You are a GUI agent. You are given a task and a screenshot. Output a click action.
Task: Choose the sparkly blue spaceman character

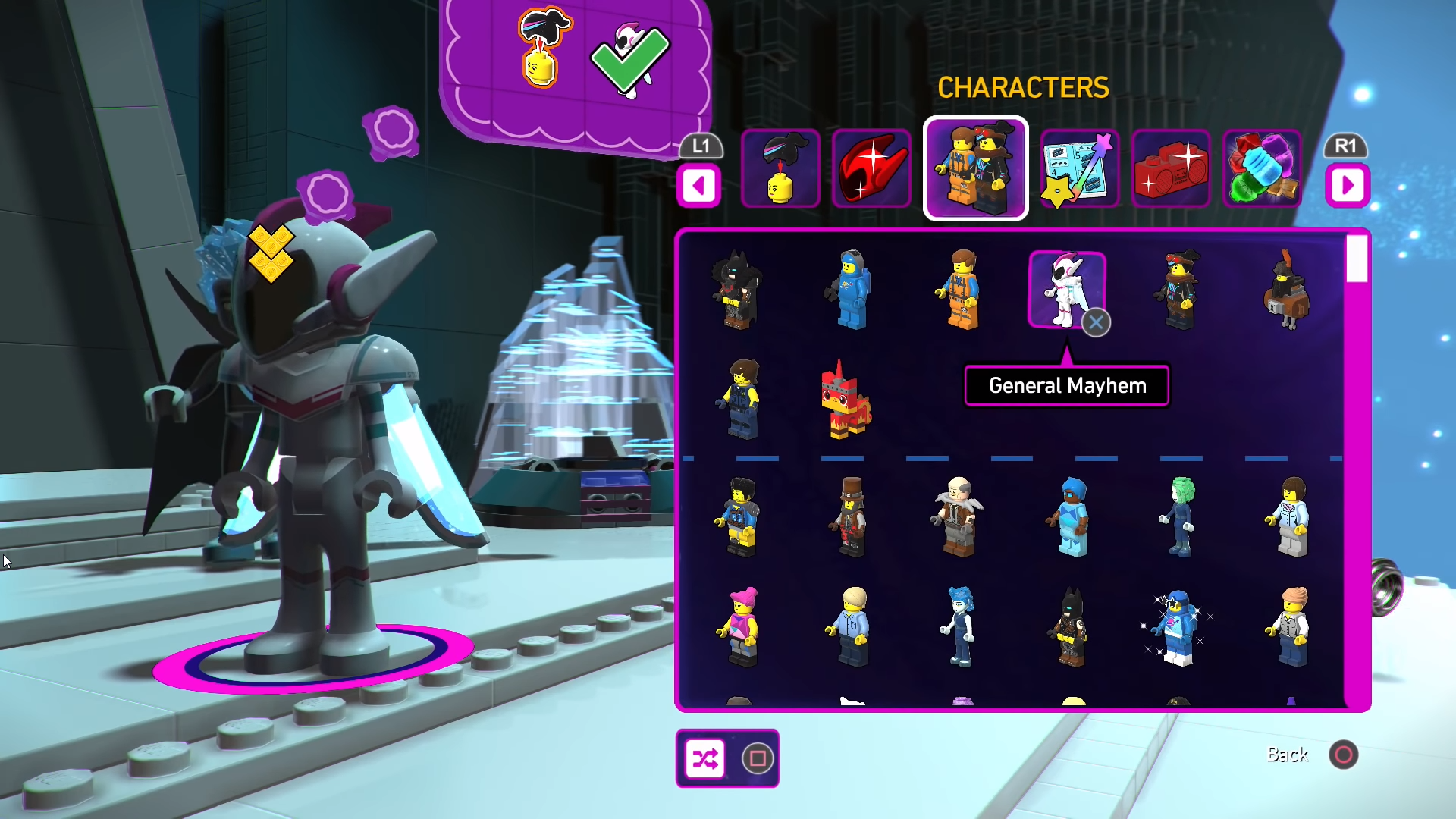[1178, 628]
